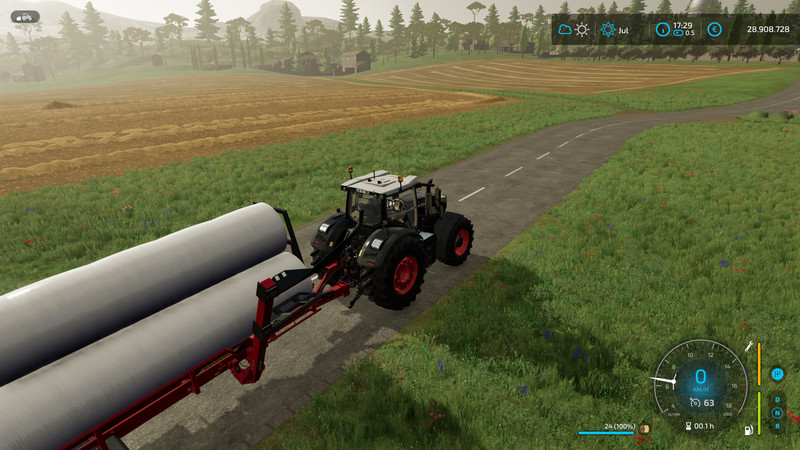This screenshot has width=800, height=450.
Task: Select Reverse gear R indicator
Action: click(x=777, y=426)
